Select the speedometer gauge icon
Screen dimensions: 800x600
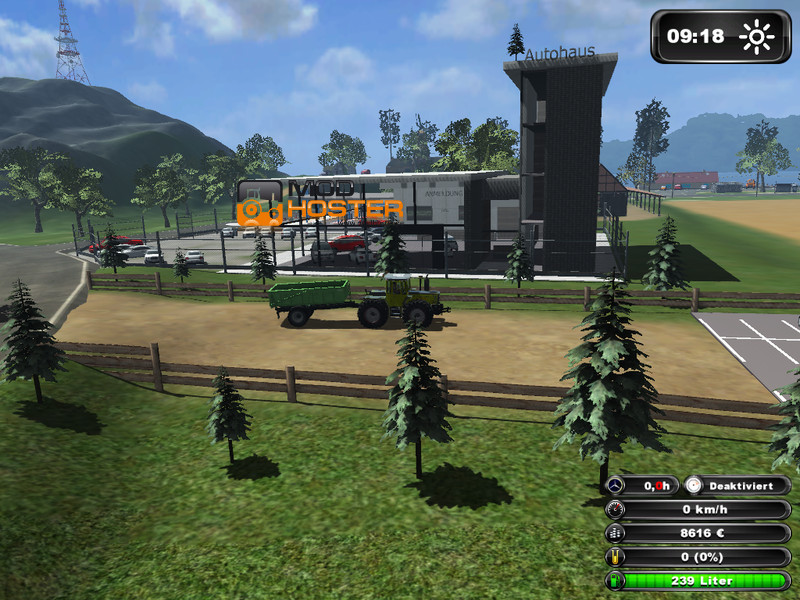(616, 509)
